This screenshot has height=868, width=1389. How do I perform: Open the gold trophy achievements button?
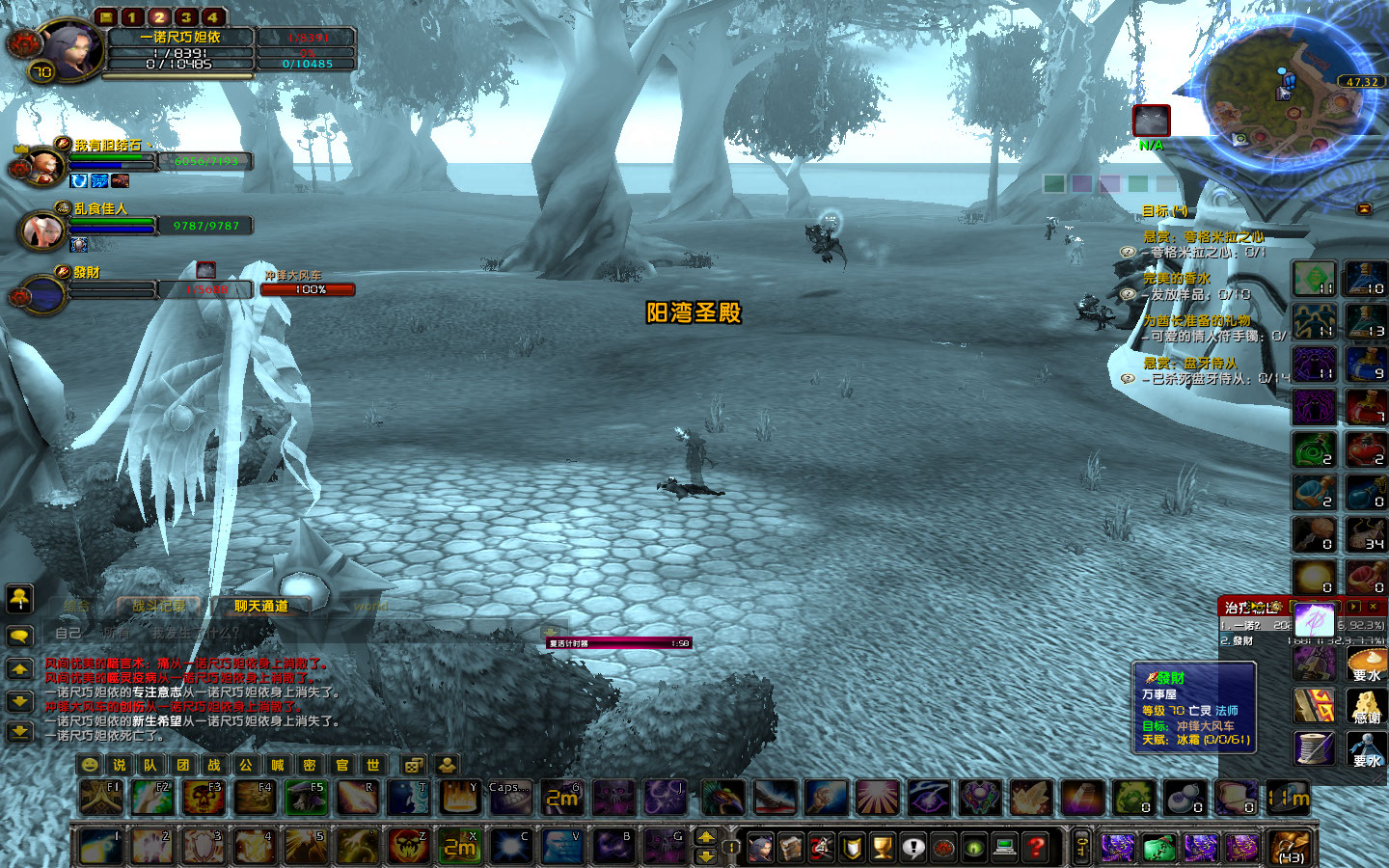click(x=882, y=848)
